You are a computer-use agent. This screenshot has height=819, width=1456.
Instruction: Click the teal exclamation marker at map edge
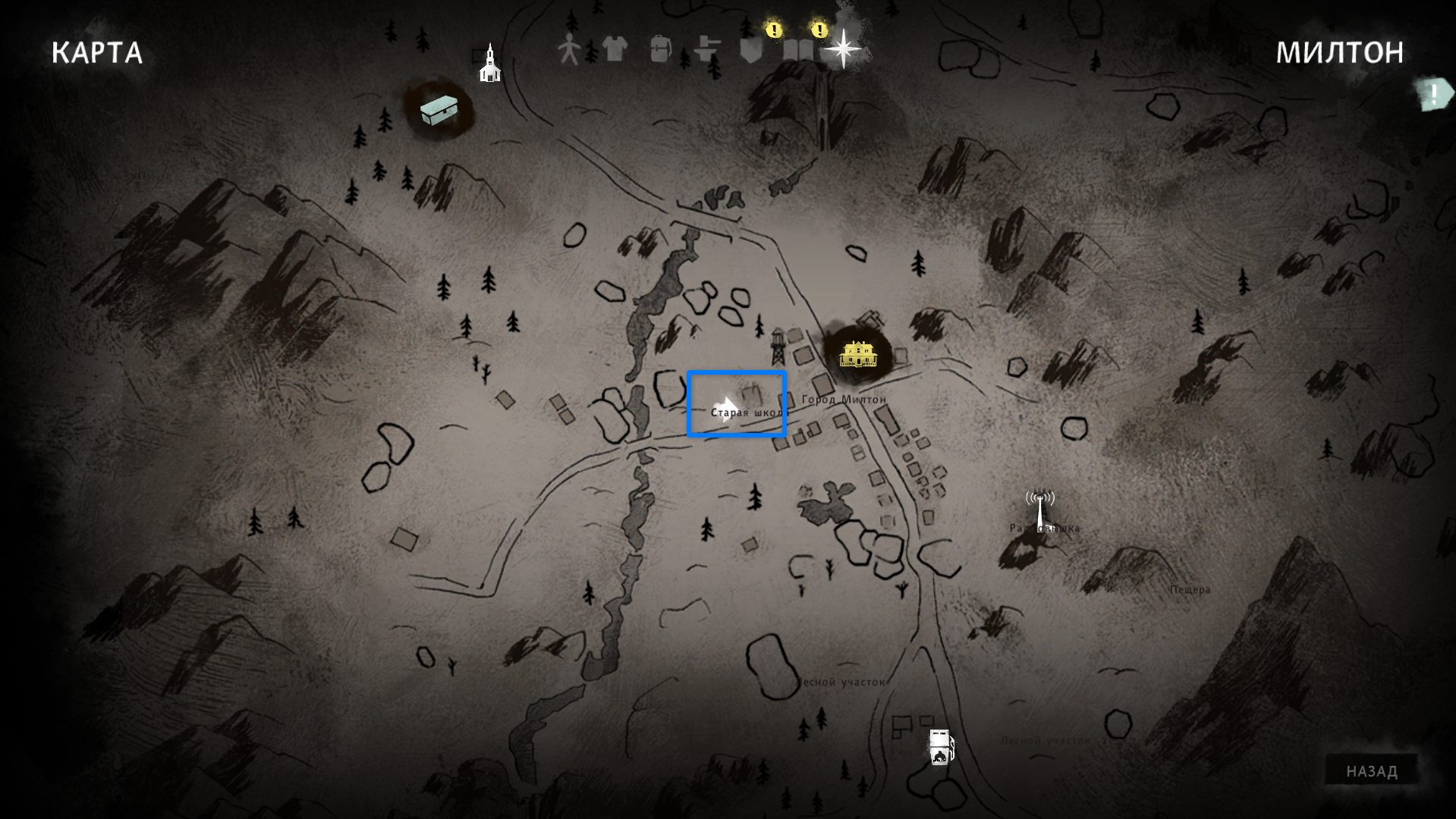[x=1433, y=95]
